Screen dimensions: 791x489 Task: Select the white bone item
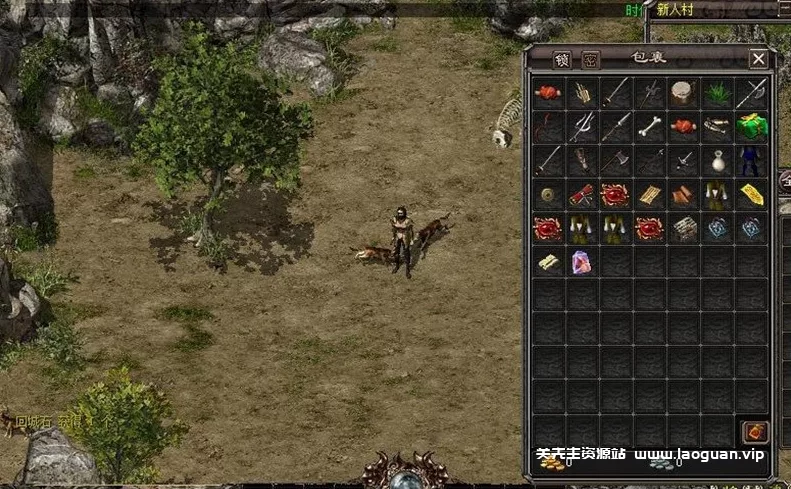tap(649, 127)
